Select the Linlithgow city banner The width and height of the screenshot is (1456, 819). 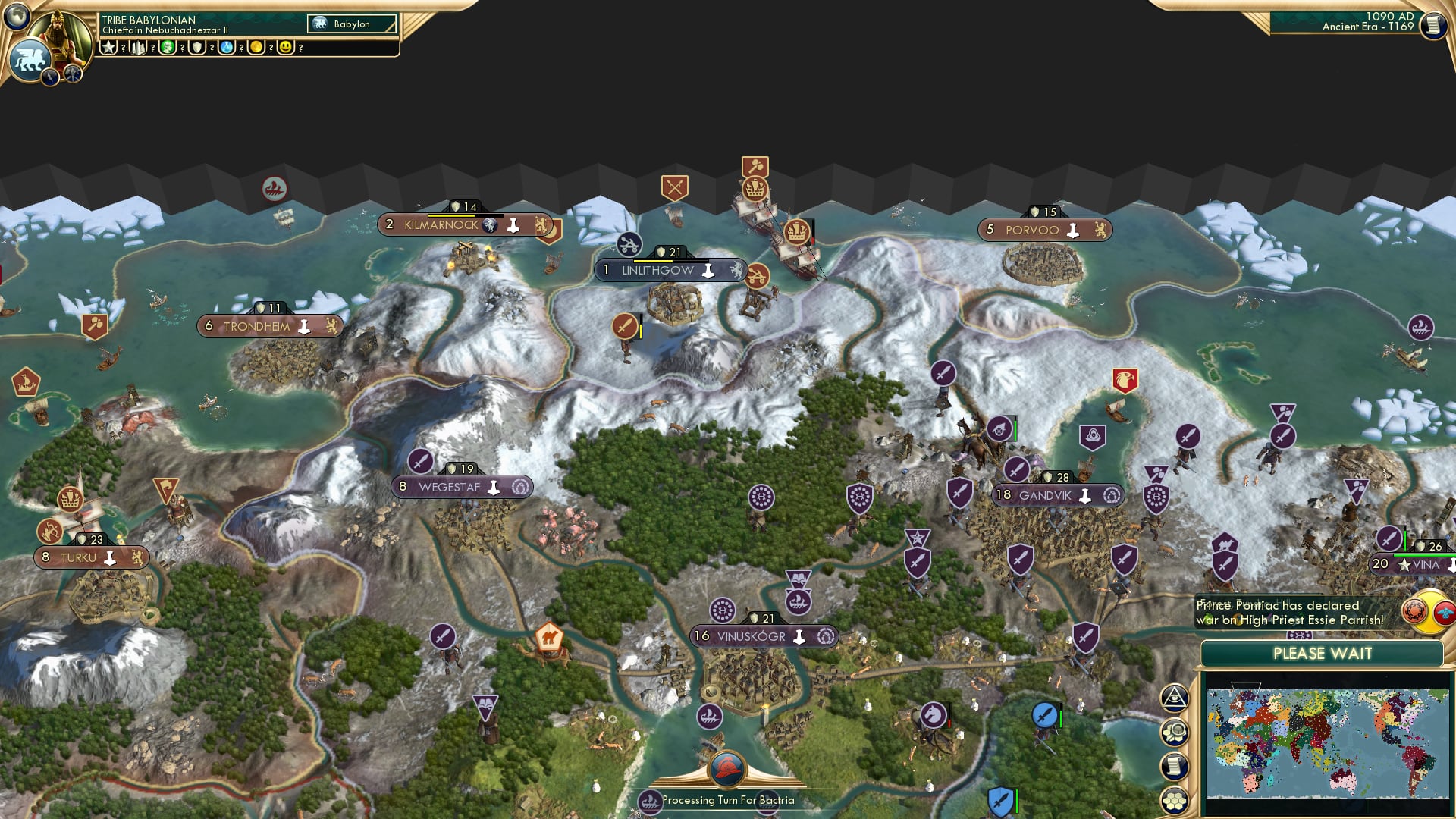(656, 270)
